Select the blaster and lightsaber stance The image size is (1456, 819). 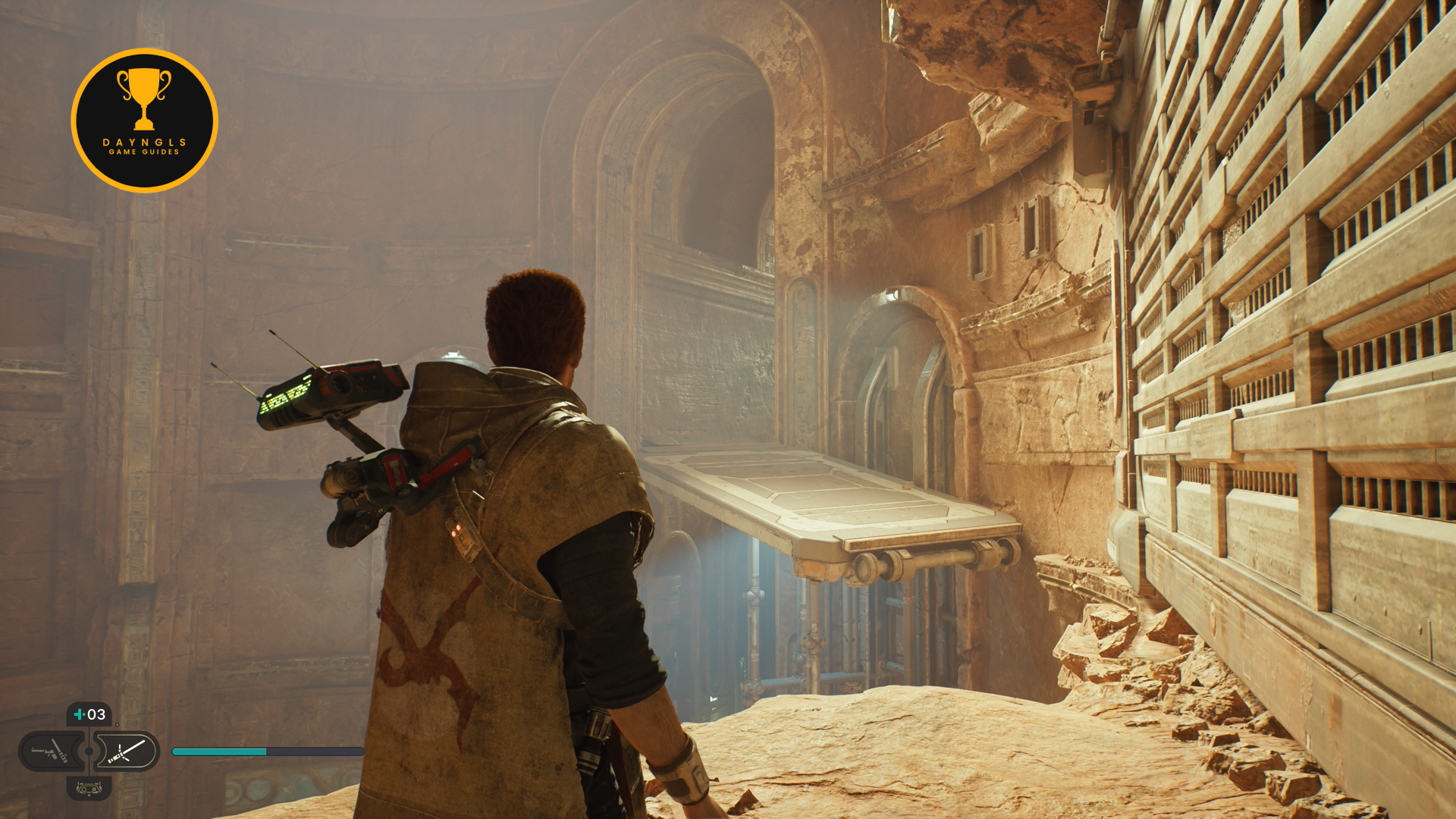pos(49,752)
